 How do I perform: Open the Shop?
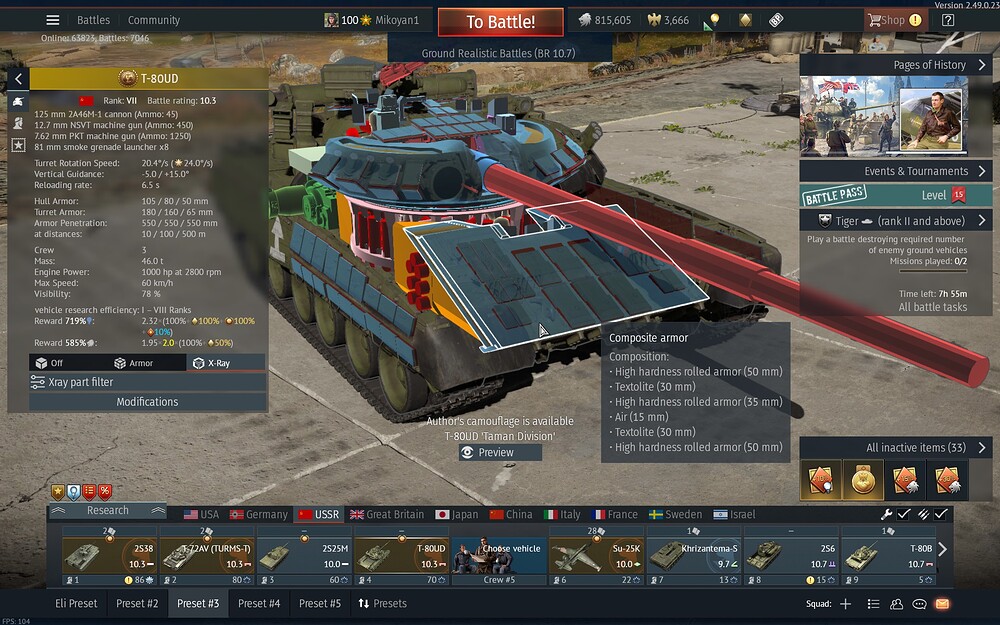[887, 20]
